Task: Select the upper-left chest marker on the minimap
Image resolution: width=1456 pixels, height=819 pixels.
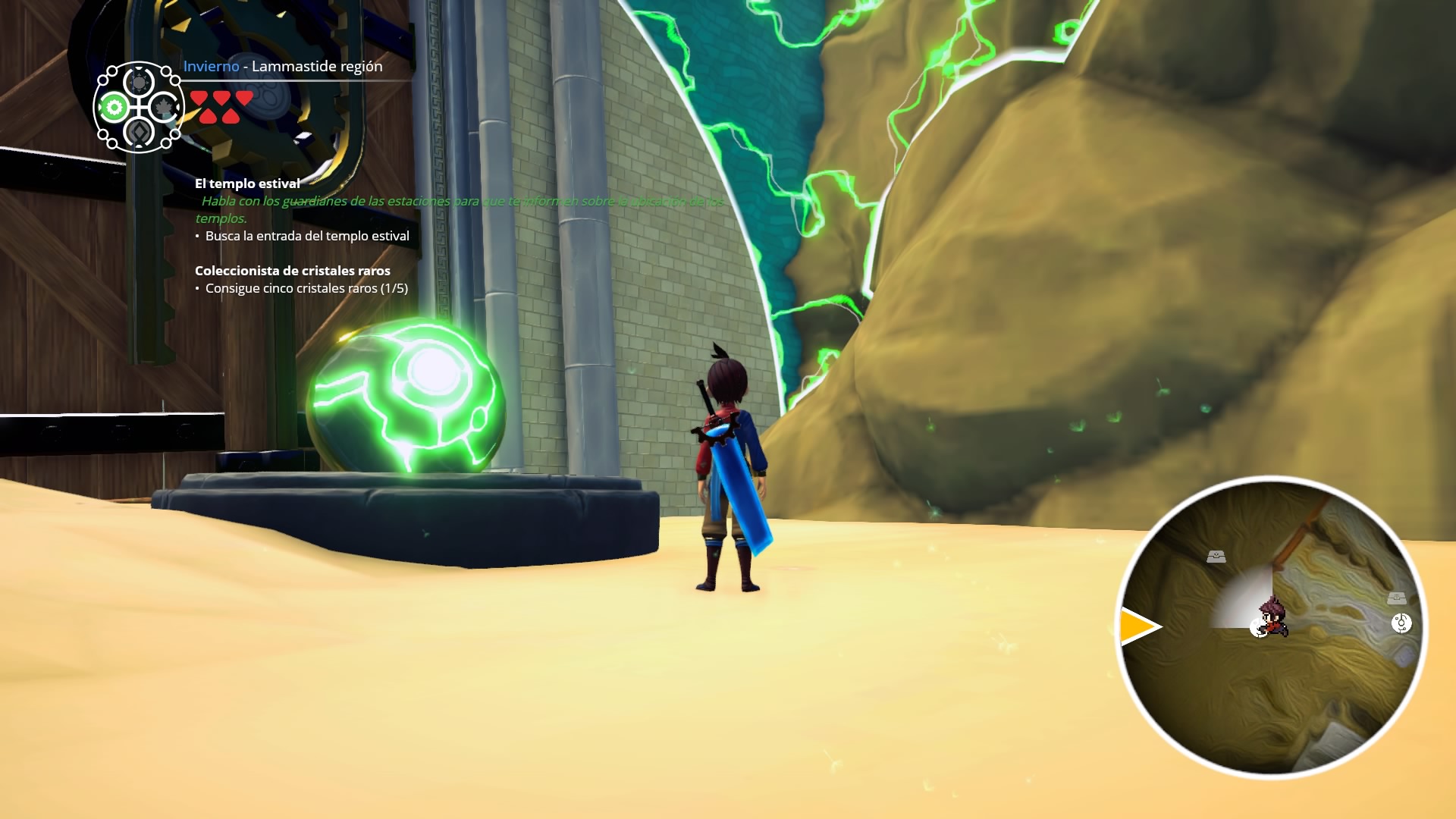Action: (1216, 557)
